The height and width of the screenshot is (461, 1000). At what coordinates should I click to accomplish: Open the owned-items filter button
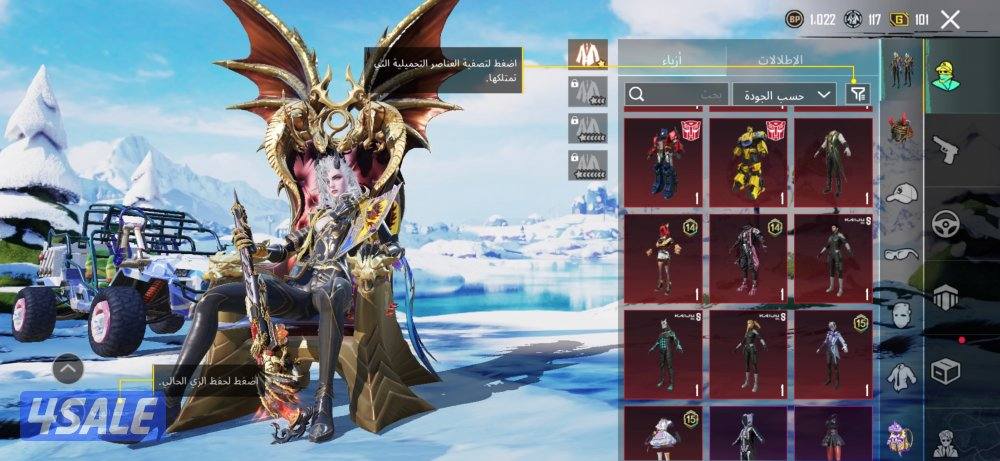857,94
